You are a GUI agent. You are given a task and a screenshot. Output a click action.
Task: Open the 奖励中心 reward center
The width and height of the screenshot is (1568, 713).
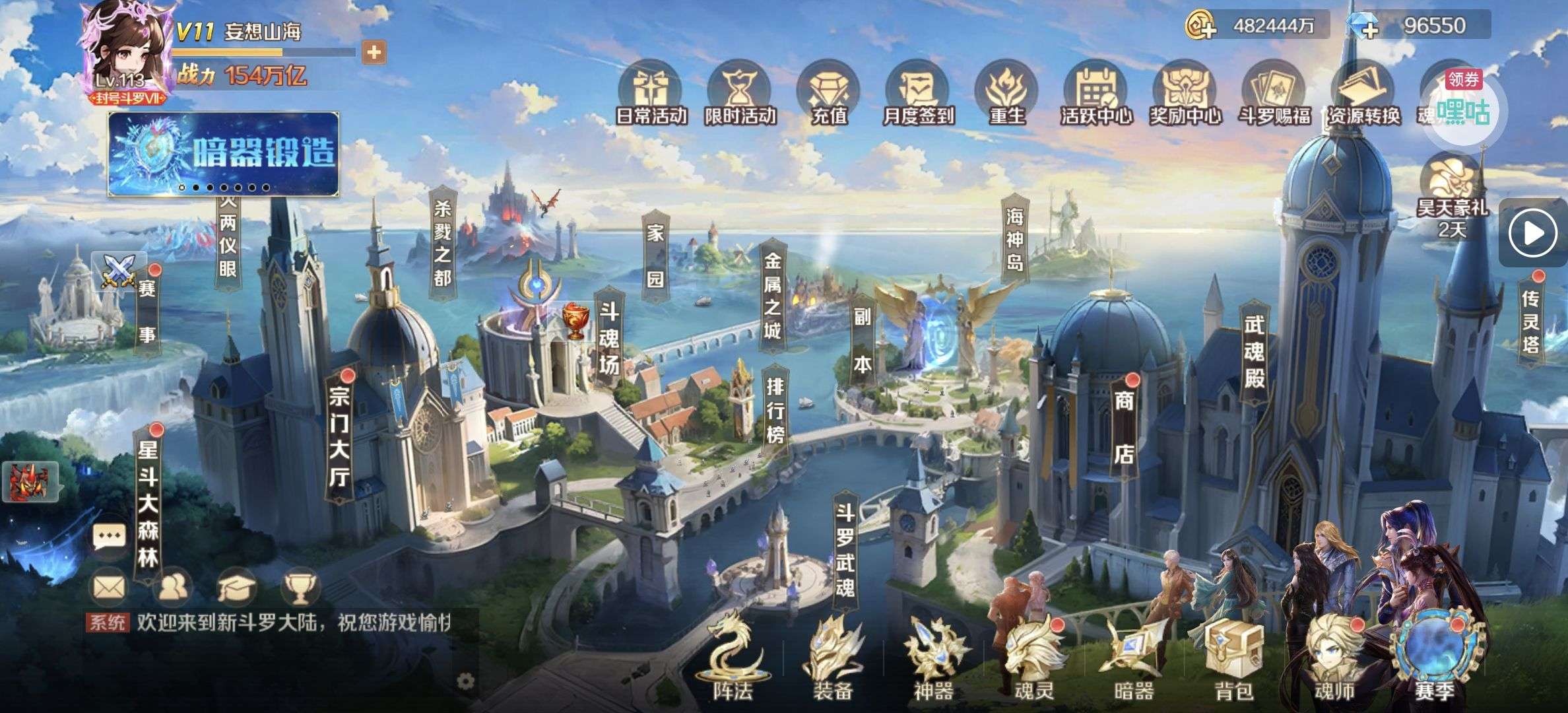coord(1185,94)
